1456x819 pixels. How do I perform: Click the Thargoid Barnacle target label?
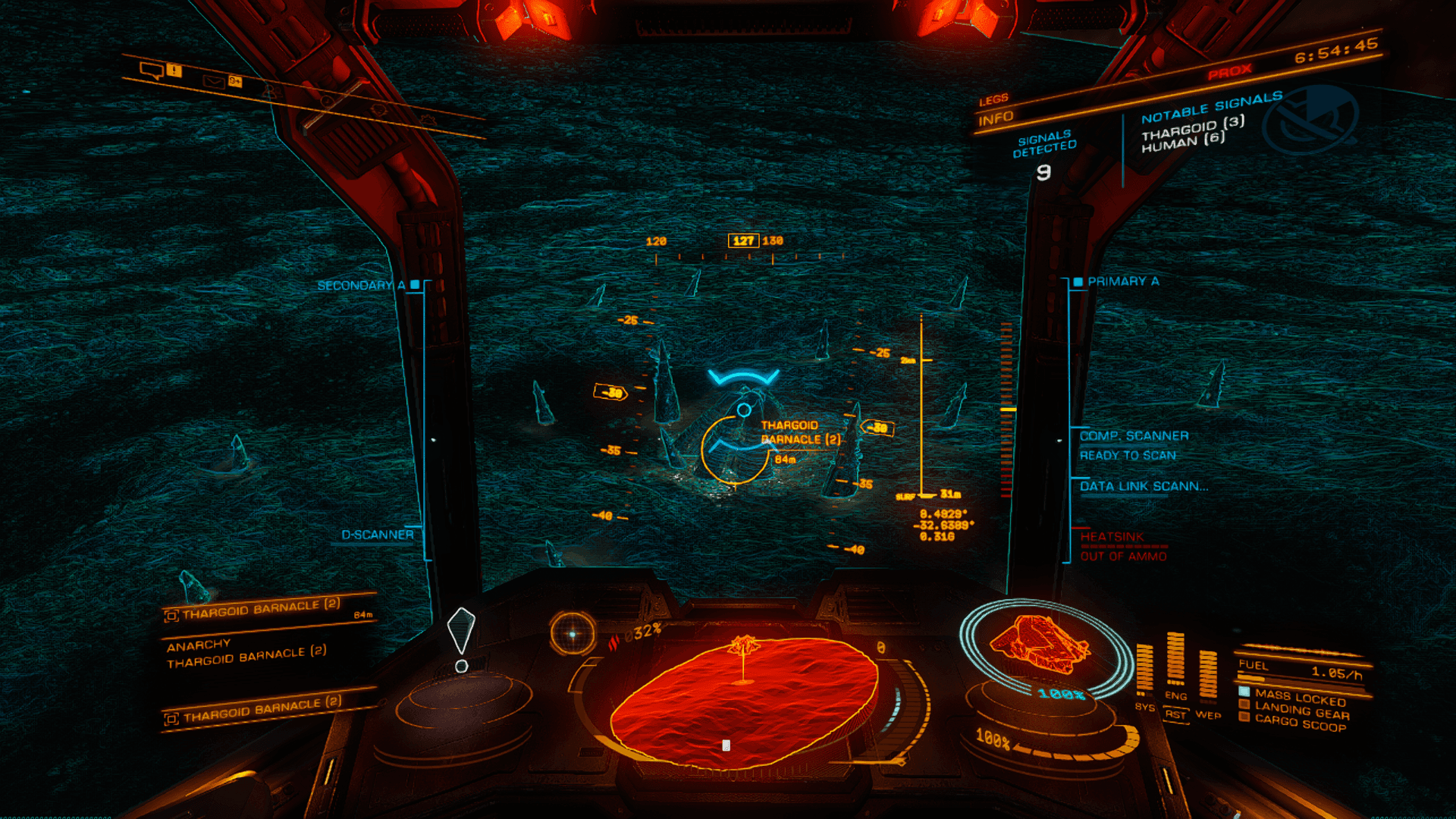pos(800,432)
